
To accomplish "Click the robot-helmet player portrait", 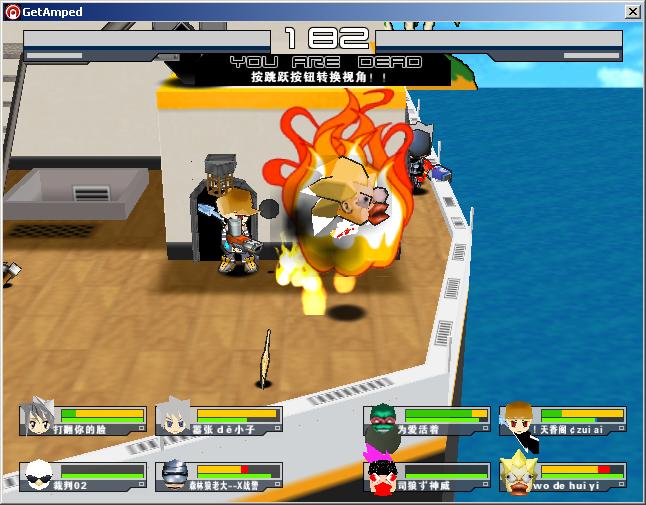I will point(173,476).
